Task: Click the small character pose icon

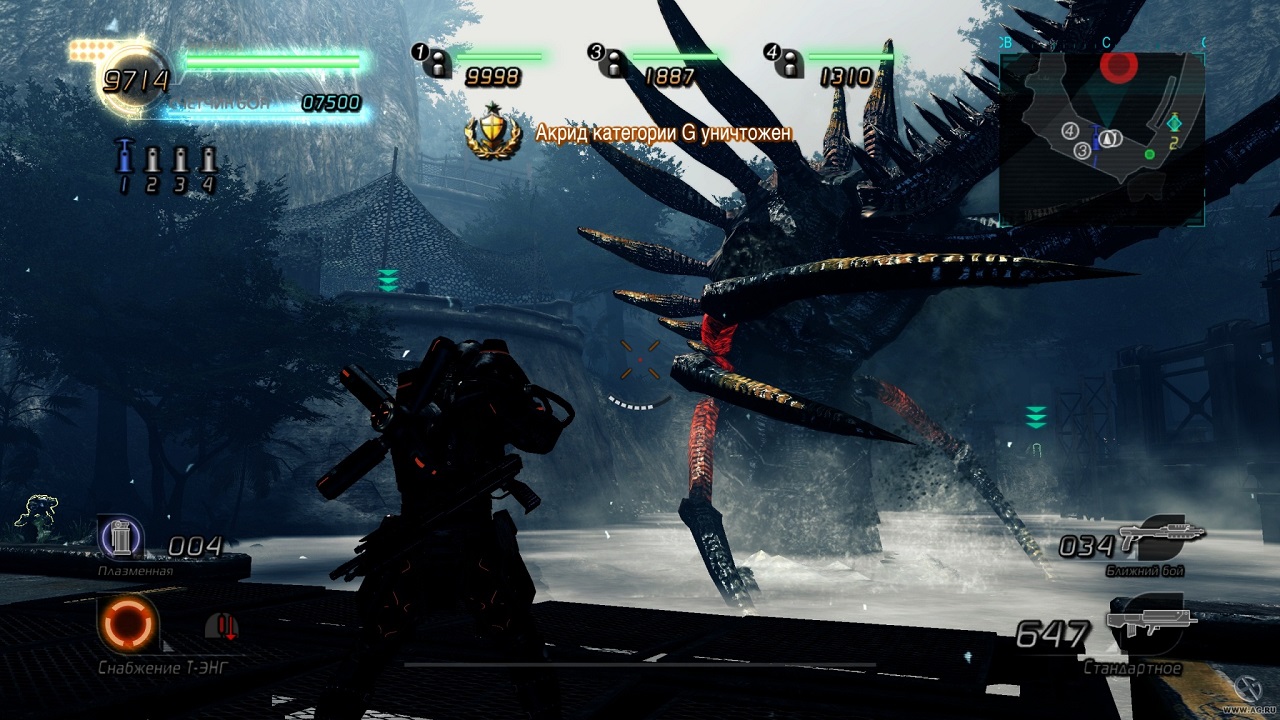Action: (37, 513)
